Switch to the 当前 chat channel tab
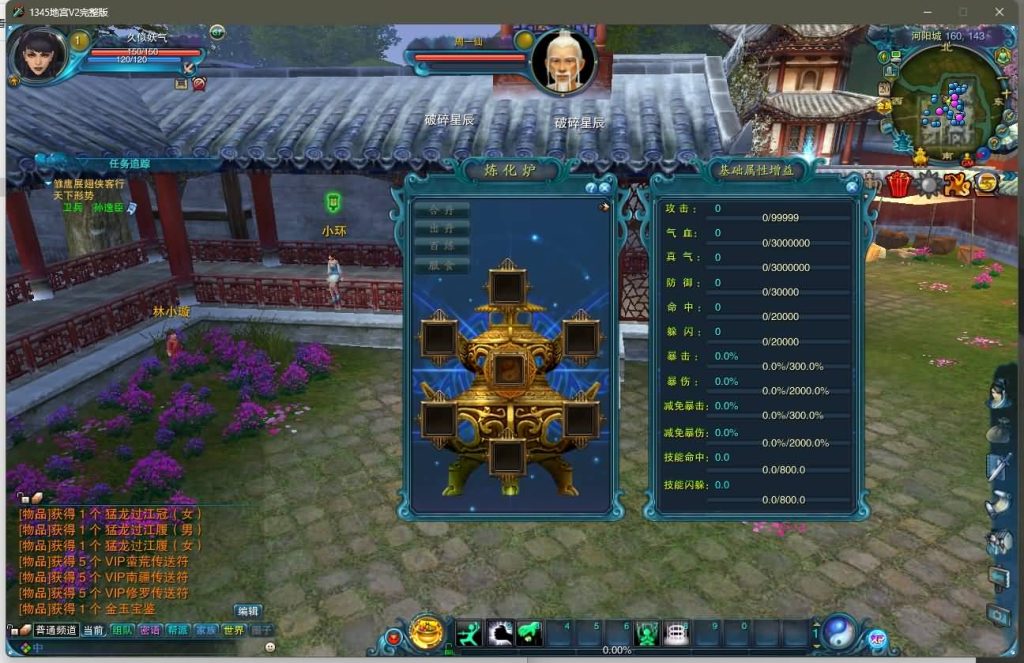Image resolution: width=1024 pixels, height=663 pixels. [x=93, y=630]
